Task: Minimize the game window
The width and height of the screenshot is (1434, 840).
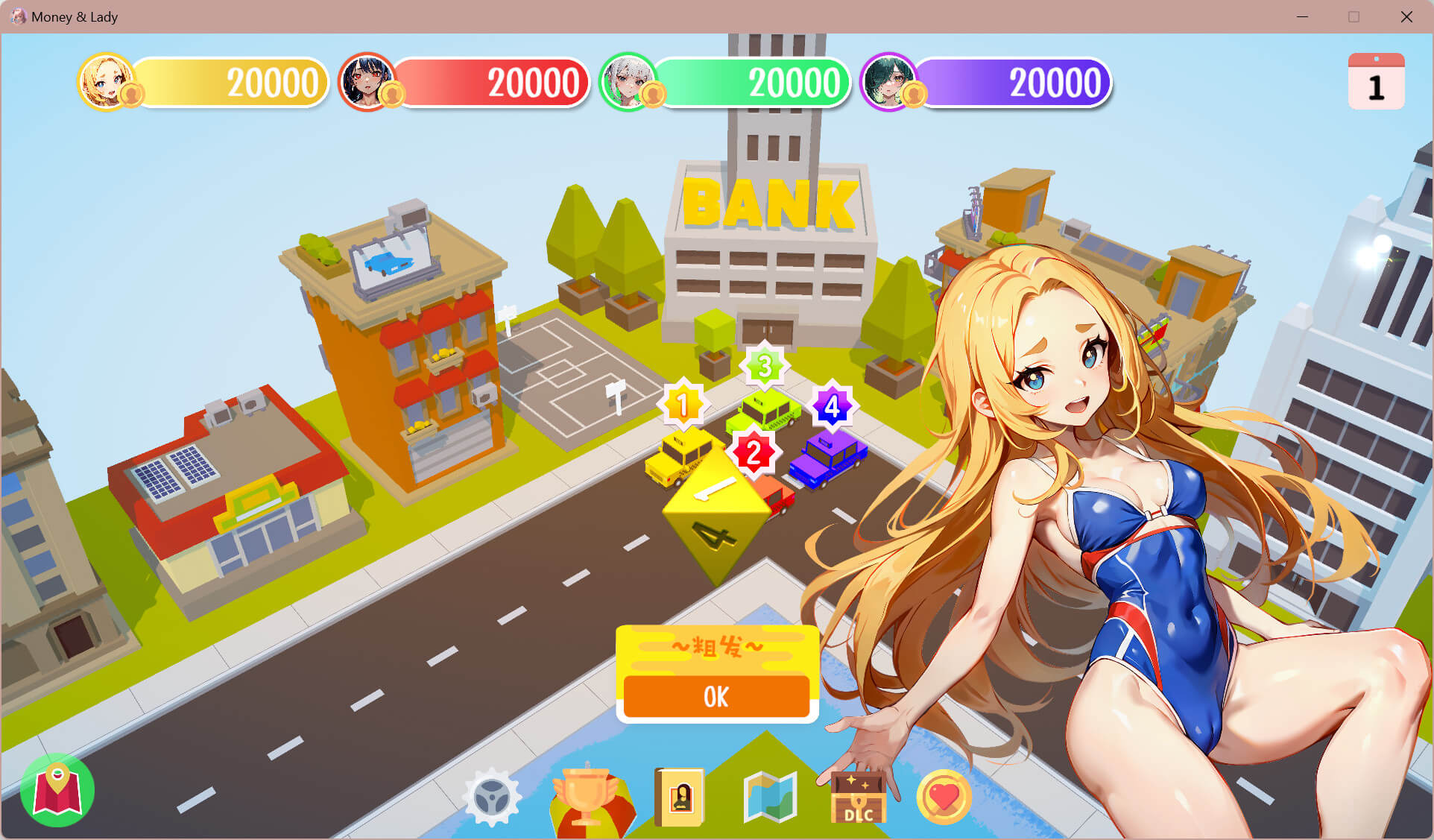Action: [x=1302, y=16]
